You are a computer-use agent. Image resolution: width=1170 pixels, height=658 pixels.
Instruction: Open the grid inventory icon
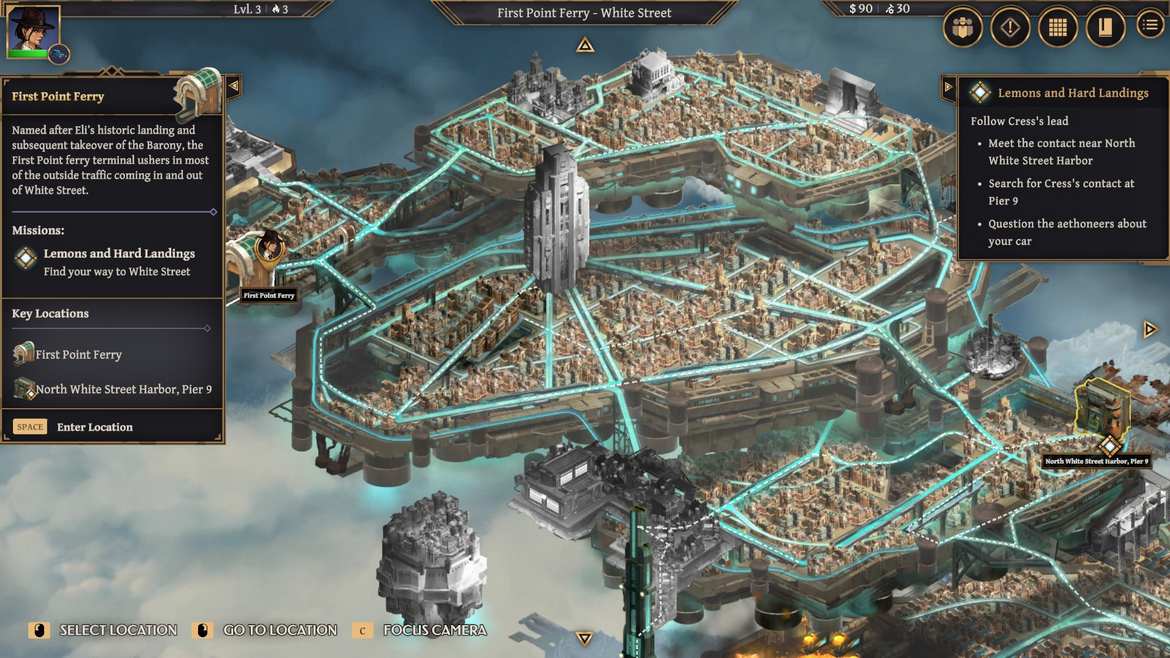1057,28
